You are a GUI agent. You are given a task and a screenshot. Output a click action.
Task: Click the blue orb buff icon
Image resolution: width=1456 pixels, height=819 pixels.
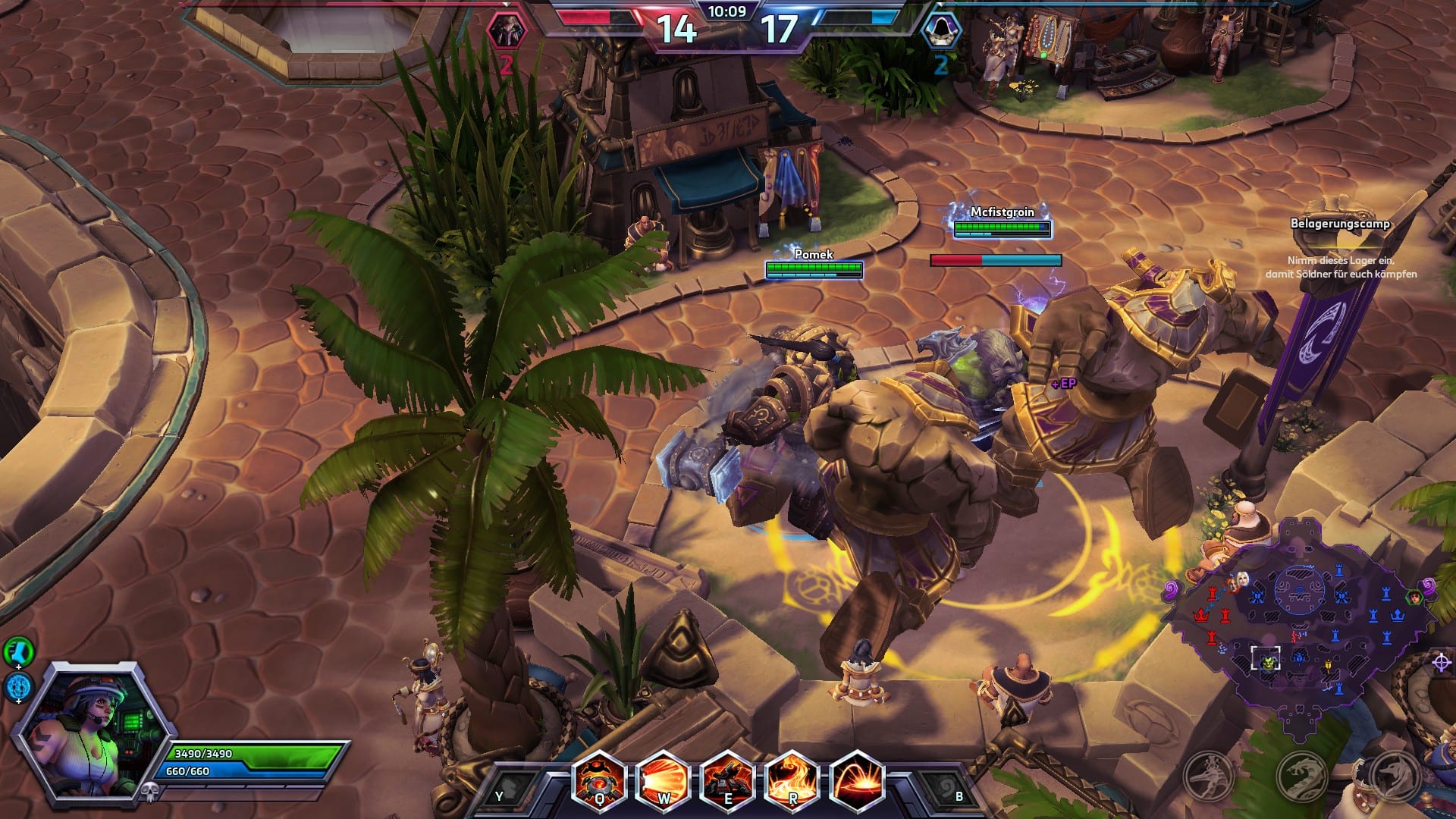(18, 687)
